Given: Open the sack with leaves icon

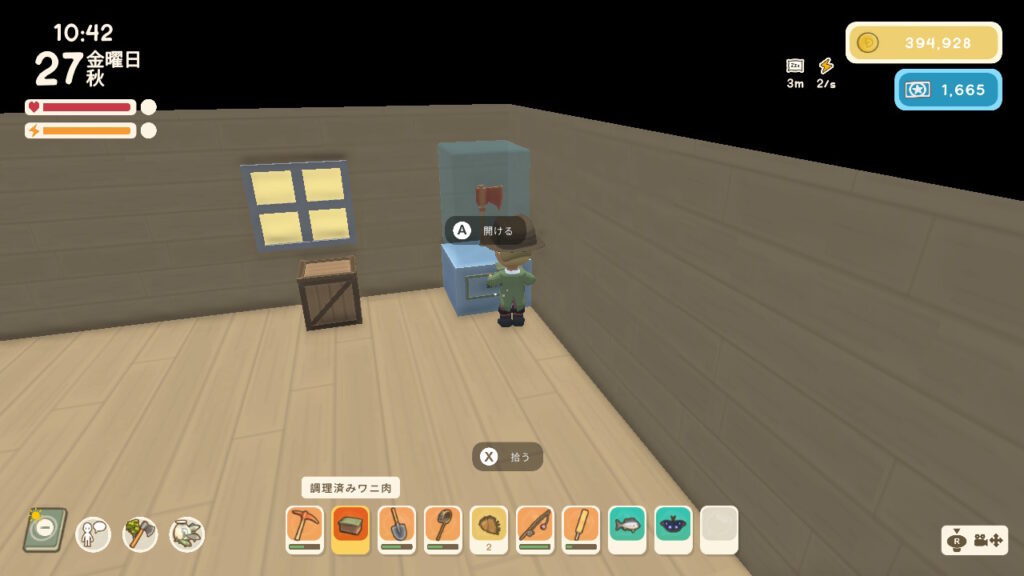Looking at the screenshot, I should pyautogui.click(x=187, y=533).
